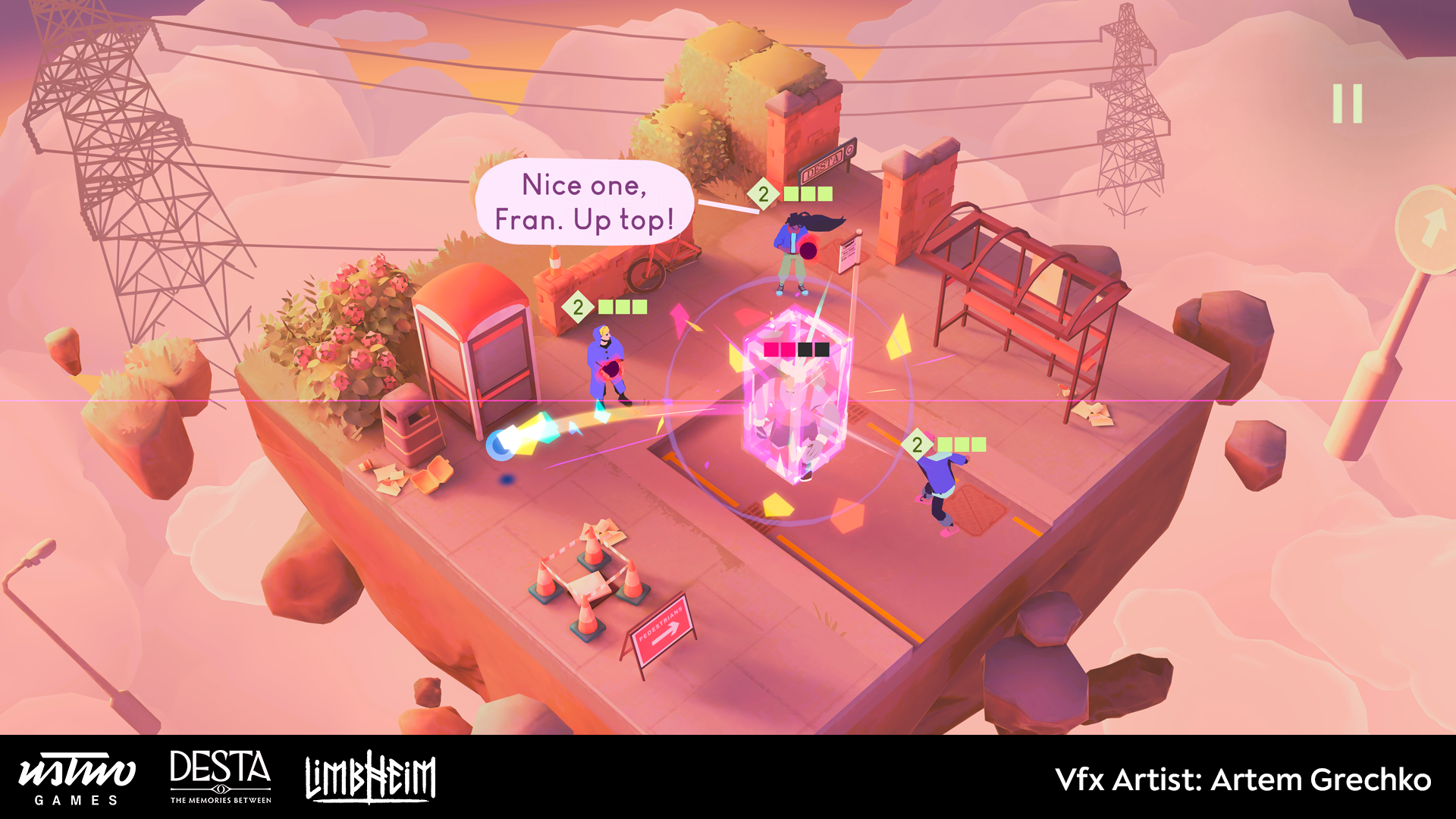Select the long-haired character by the DESTA sign
This screenshot has width=1456, height=819.
[x=792, y=250]
